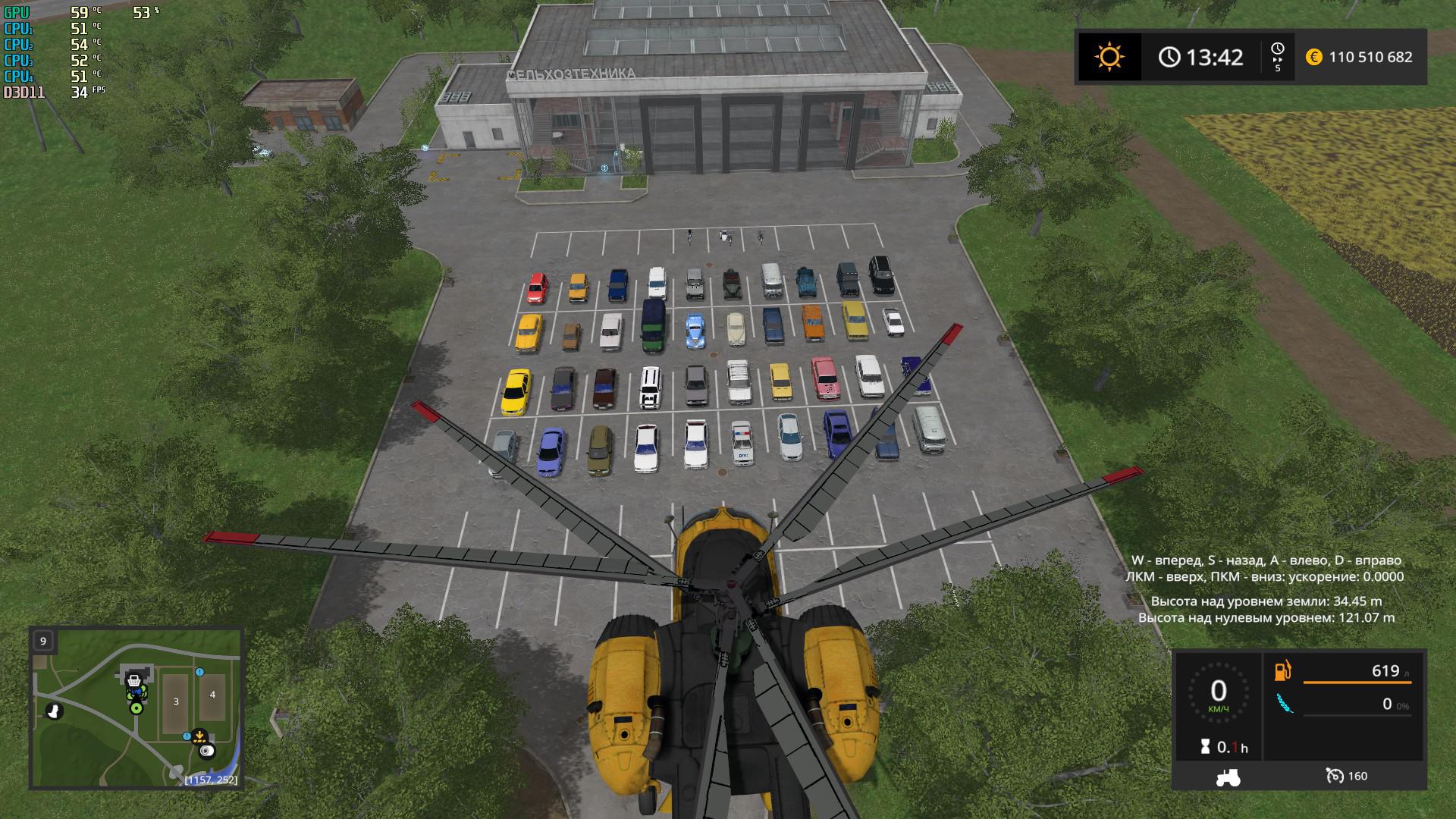This screenshot has height=819, width=1456.
Task: Click the orange fuel pump icon
Action: (1283, 671)
